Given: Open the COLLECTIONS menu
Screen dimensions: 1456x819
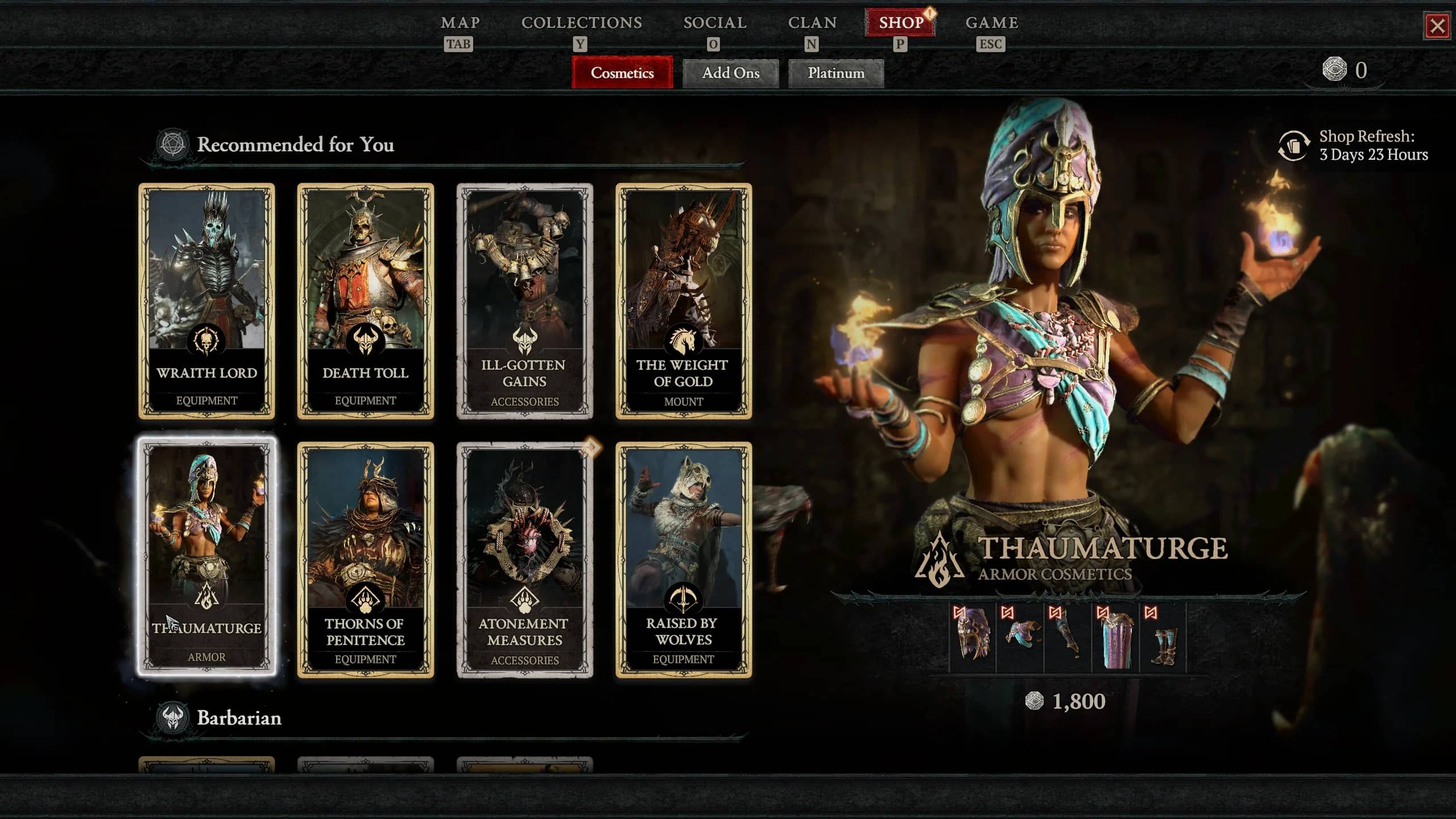Looking at the screenshot, I should coord(582,23).
